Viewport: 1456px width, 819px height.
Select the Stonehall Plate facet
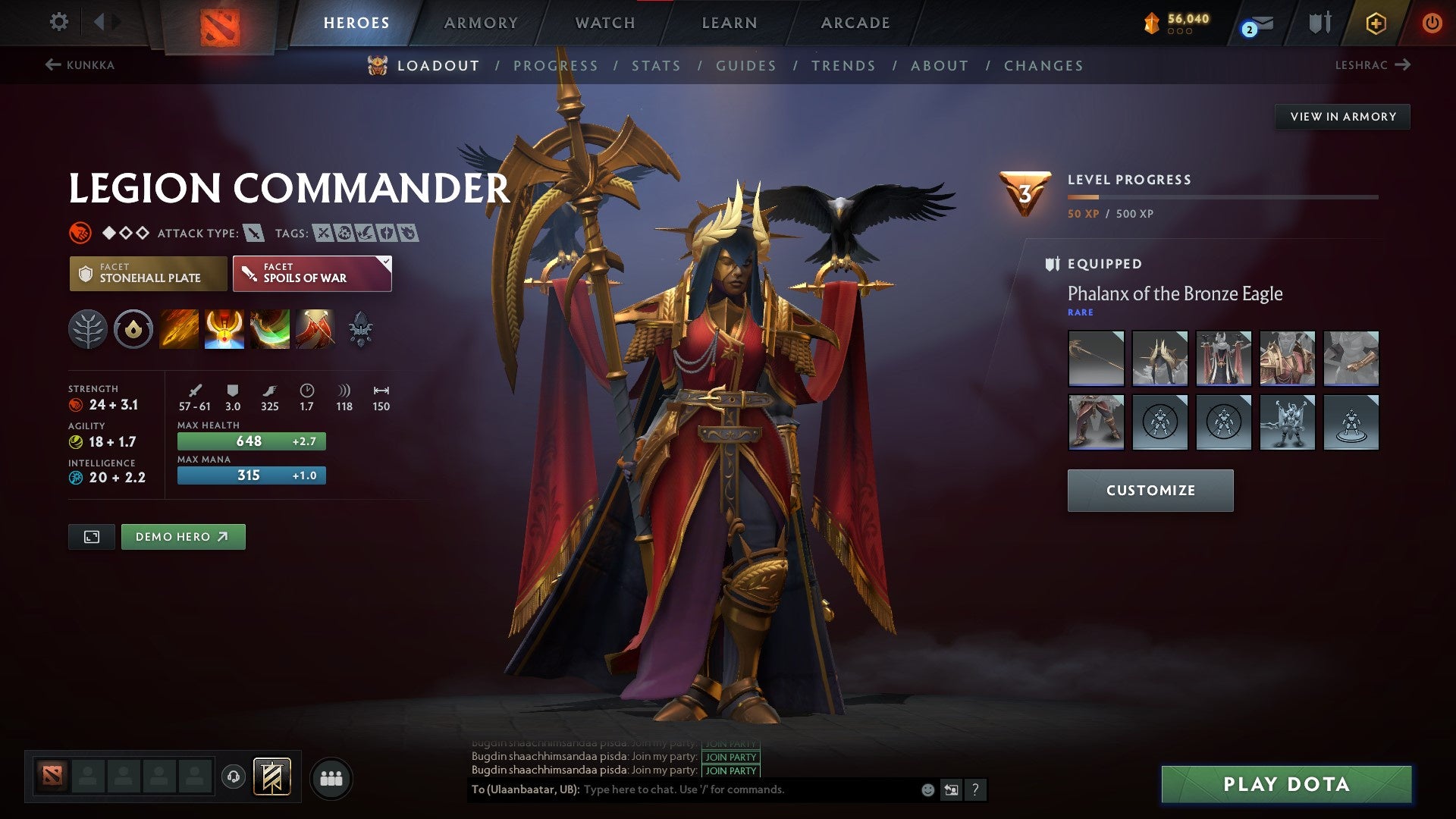147,273
